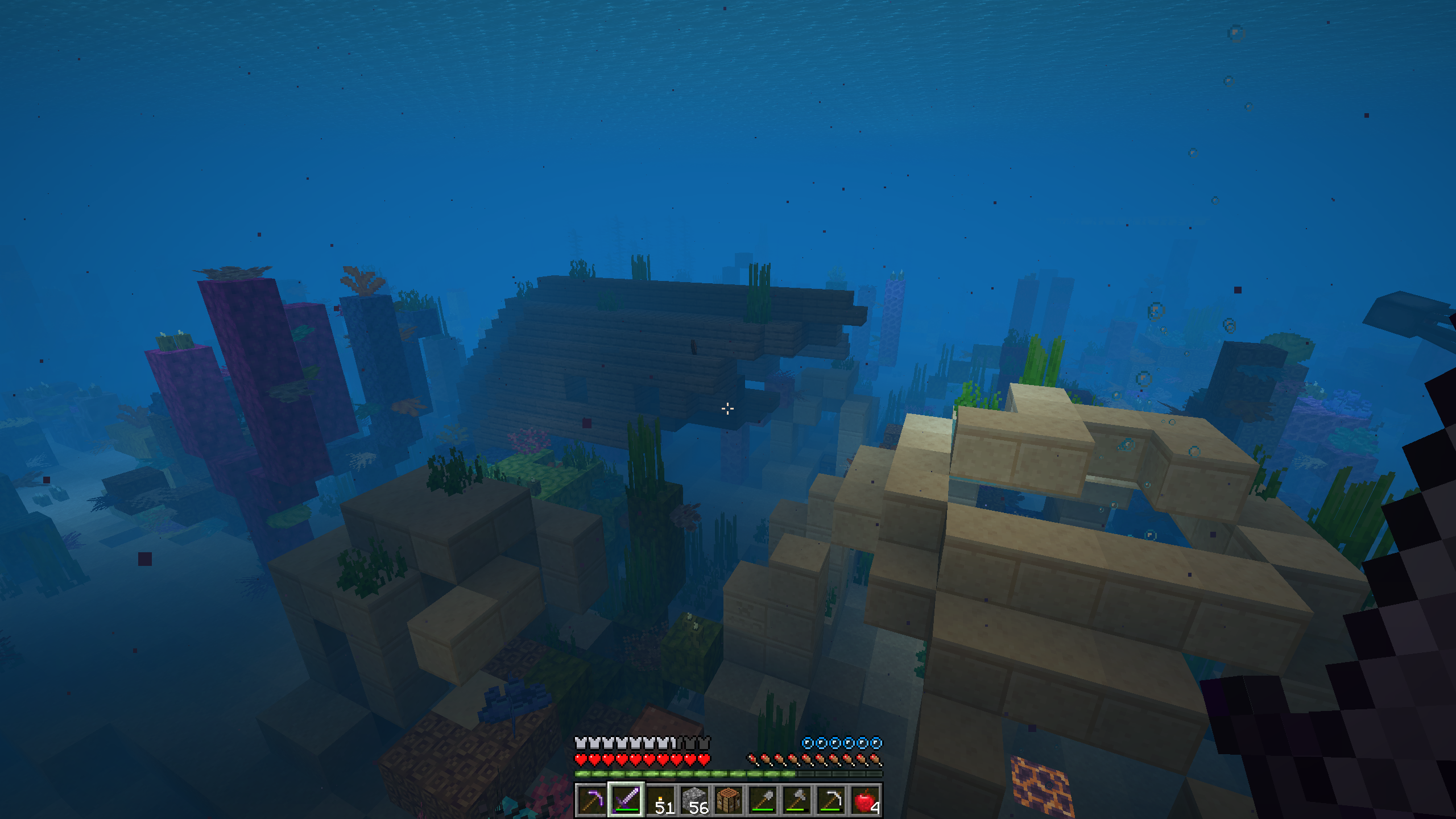Choose the torch stack of 51
Screen dimensions: 1456x819
660,800
